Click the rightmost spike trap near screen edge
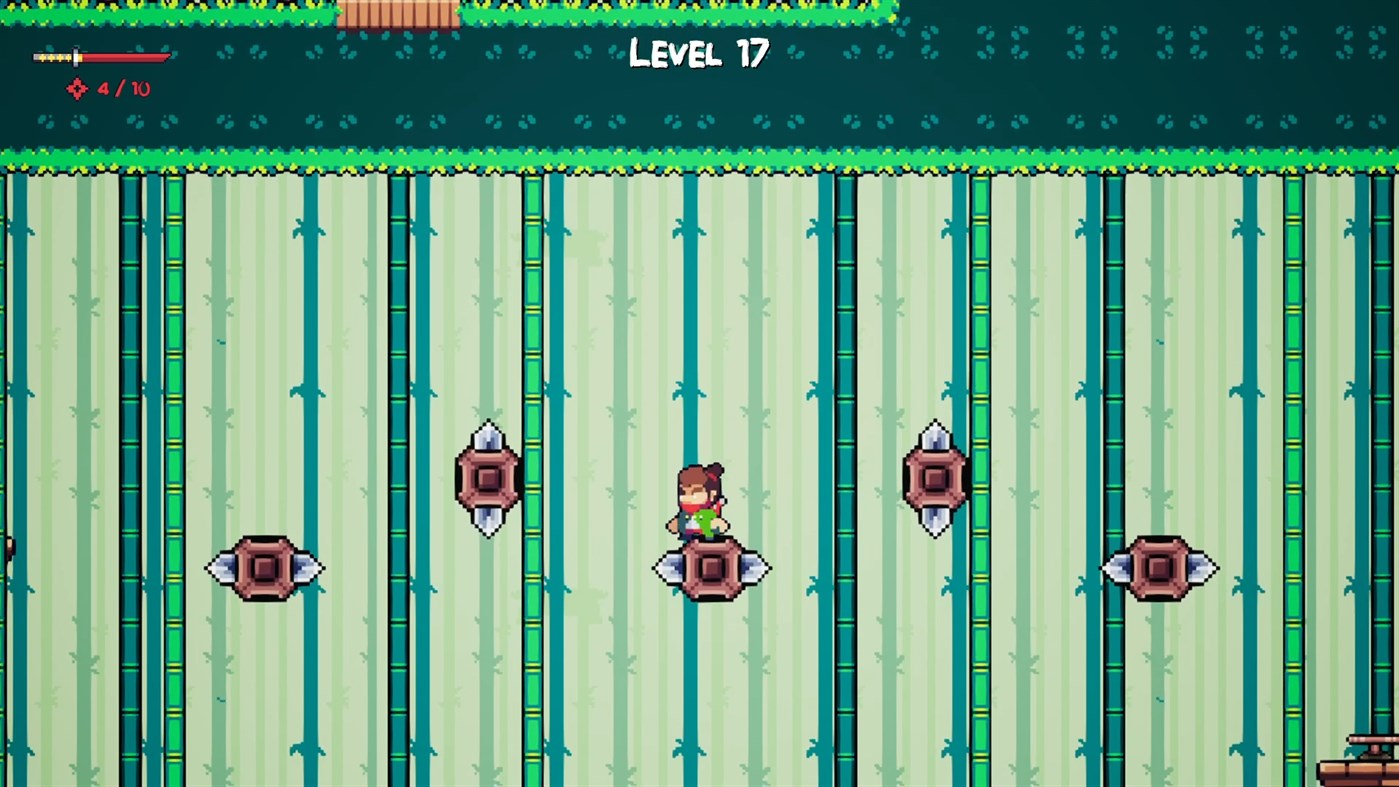Screen dimensions: 1399x787 1160,568
